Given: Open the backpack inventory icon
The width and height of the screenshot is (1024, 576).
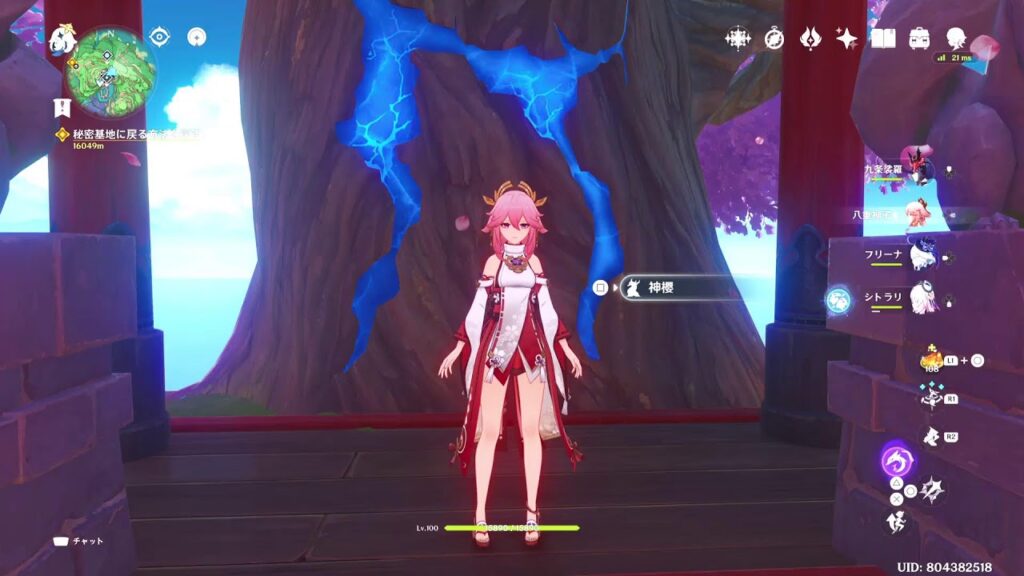Looking at the screenshot, I should (x=918, y=38).
